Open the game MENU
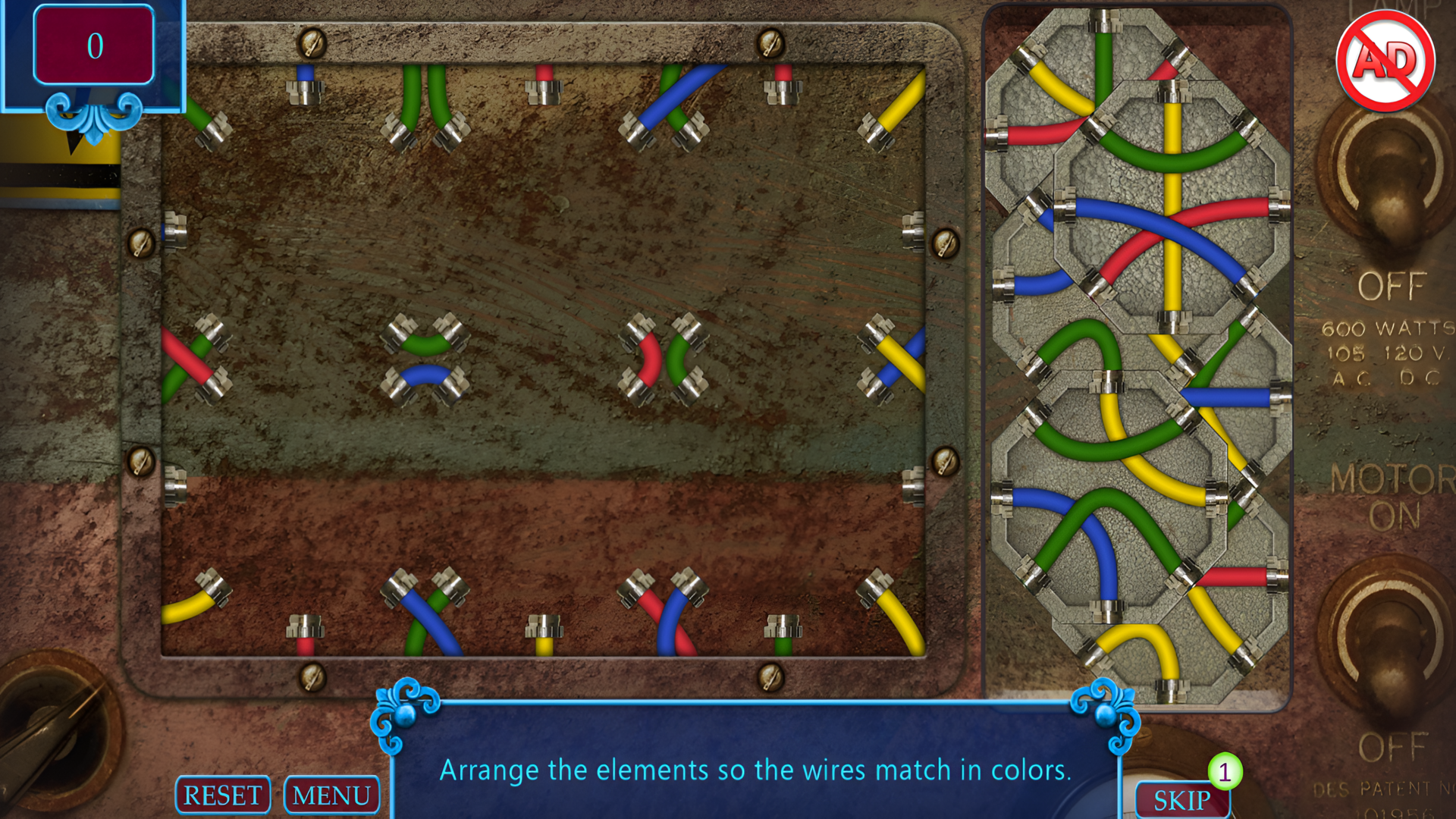 (x=331, y=795)
